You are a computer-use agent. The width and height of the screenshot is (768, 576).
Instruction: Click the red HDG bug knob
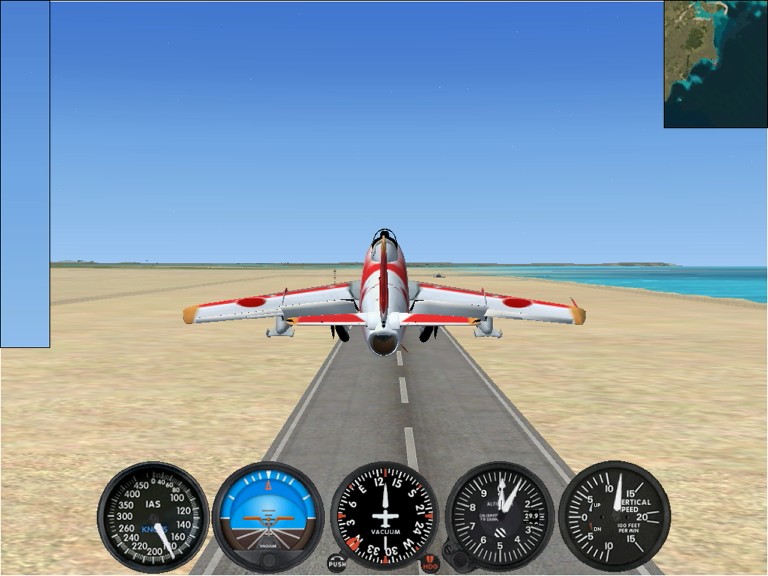point(430,564)
